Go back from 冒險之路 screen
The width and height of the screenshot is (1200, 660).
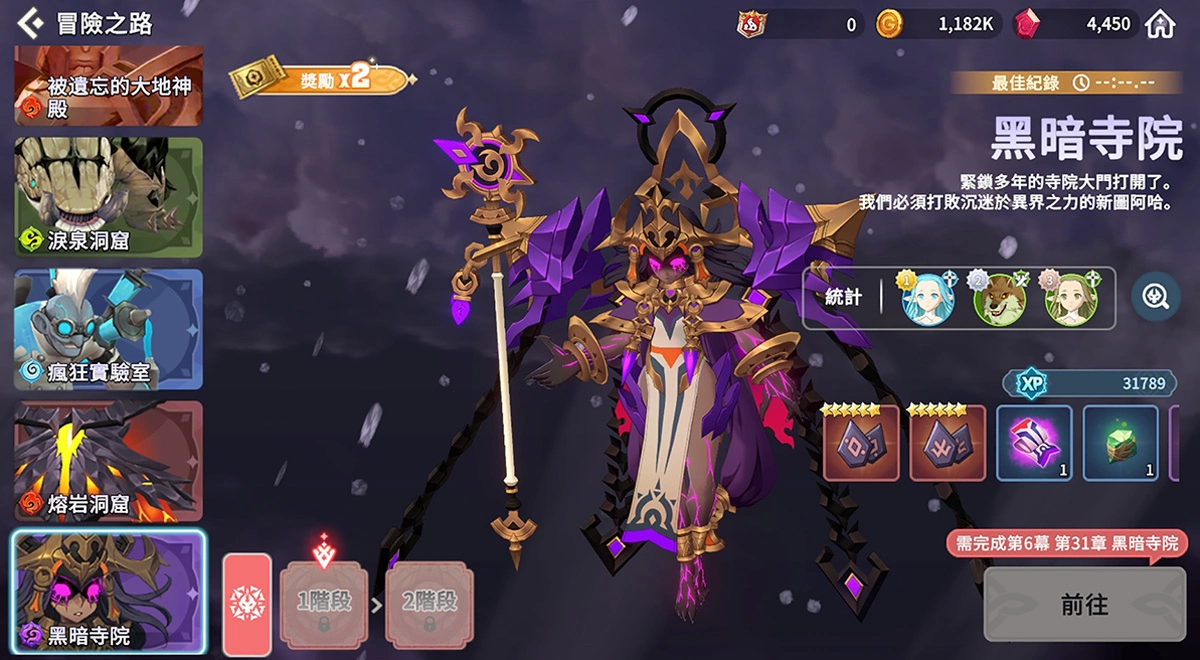pyautogui.click(x=30, y=21)
